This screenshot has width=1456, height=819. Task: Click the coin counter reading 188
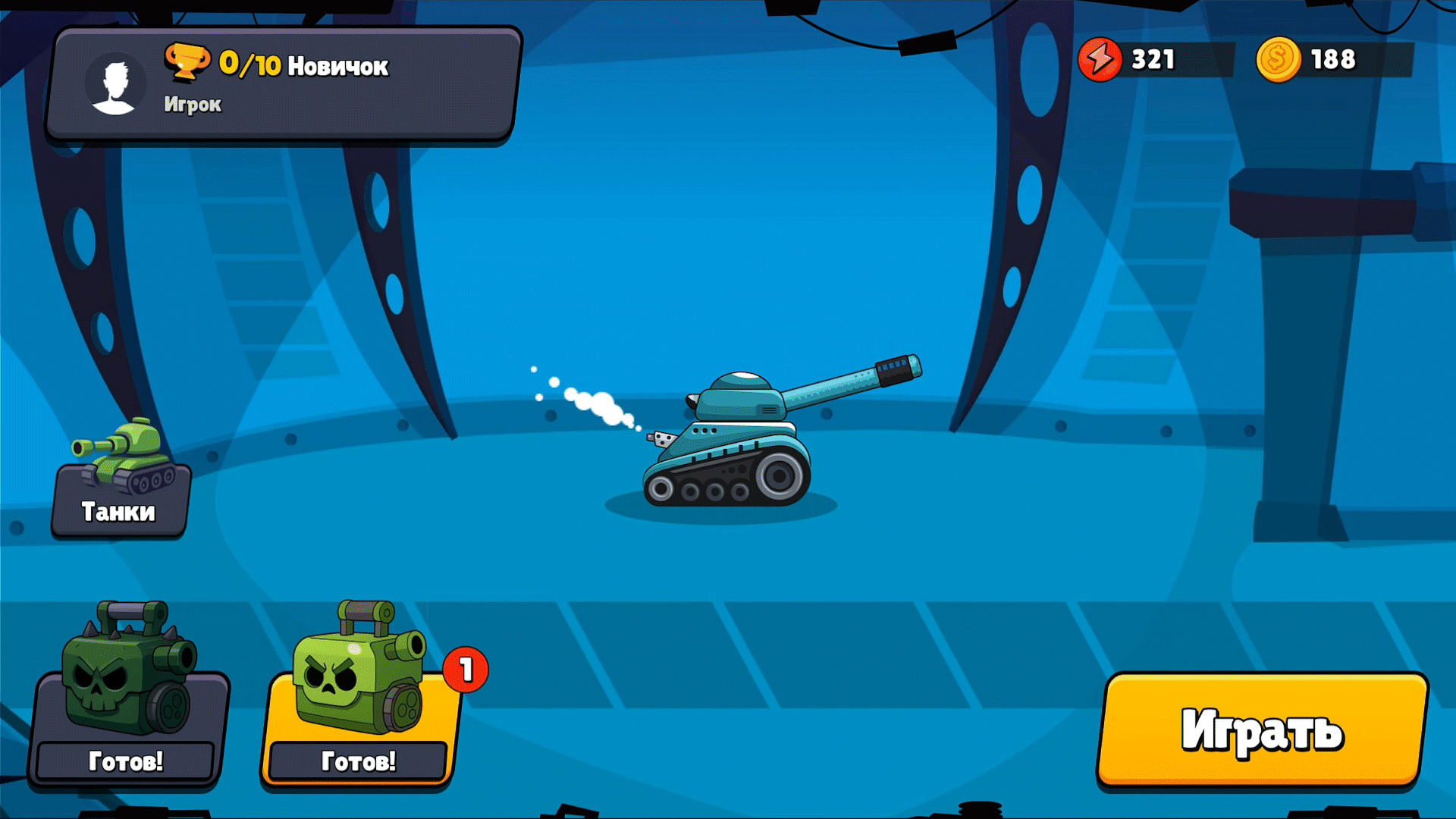click(x=1334, y=58)
